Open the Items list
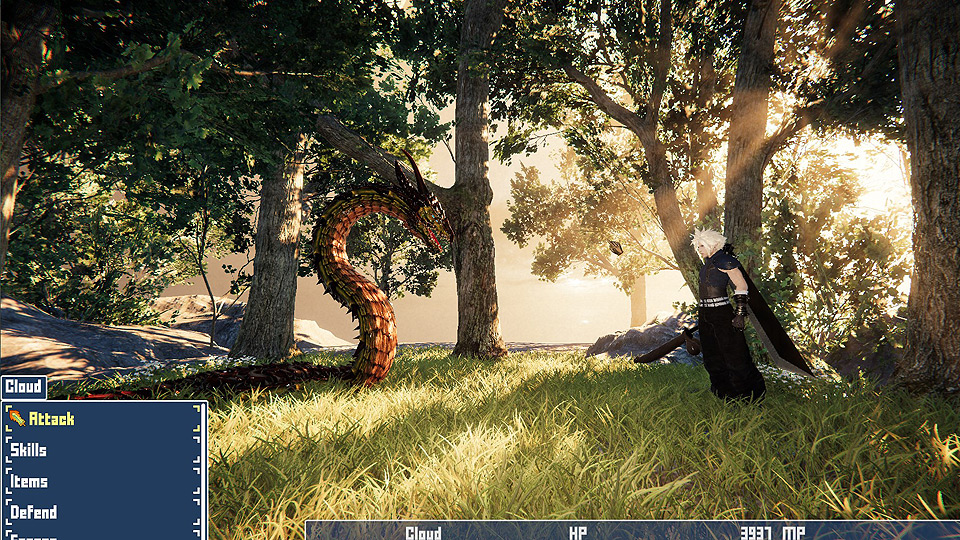 point(29,481)
